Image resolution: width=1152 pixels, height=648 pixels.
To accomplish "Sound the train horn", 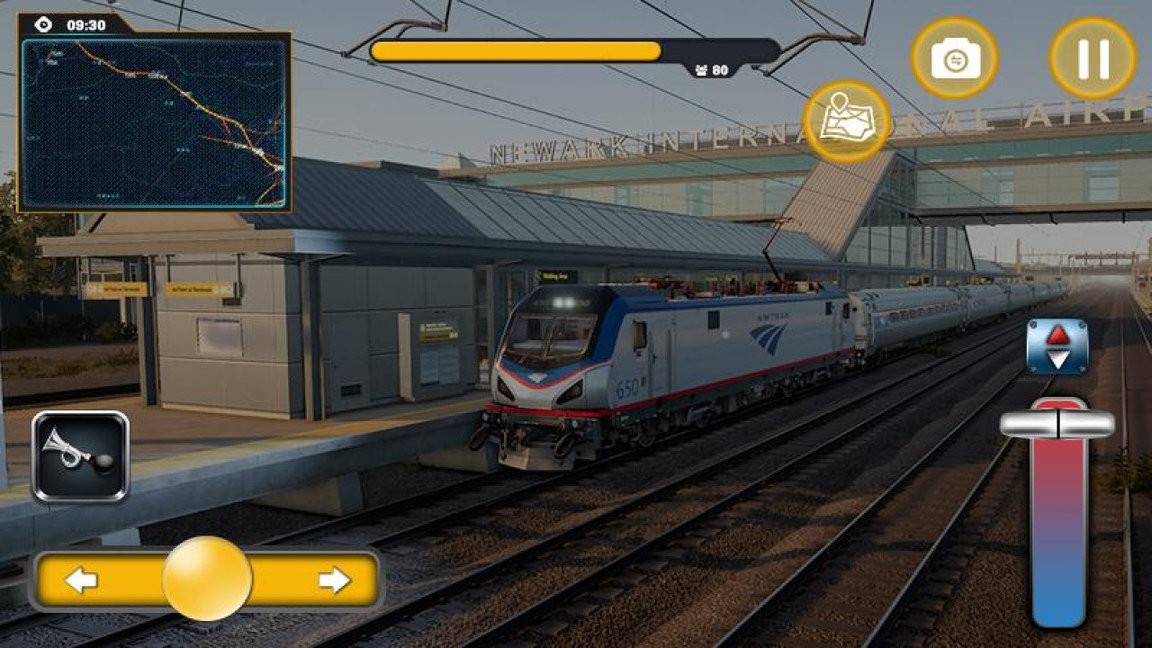I will 80,456.
